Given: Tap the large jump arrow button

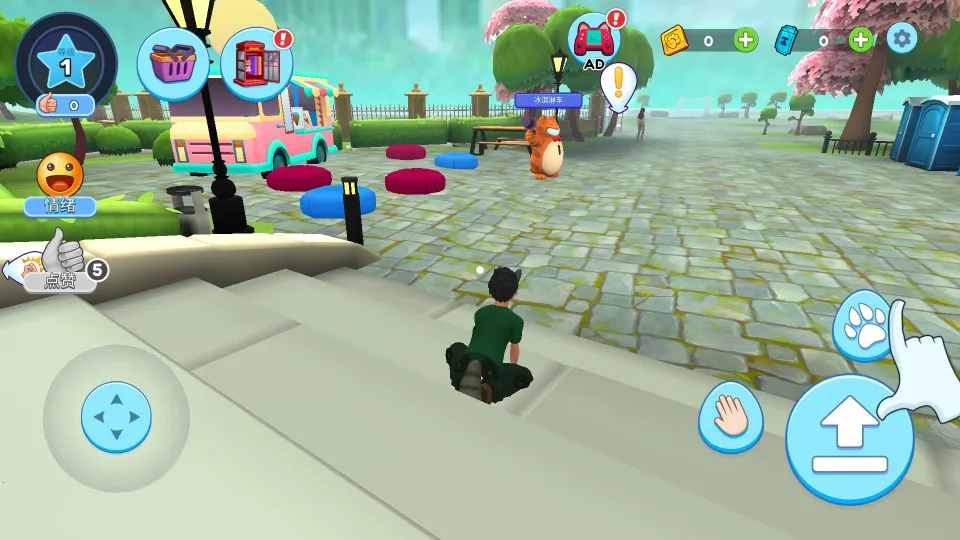Looking at the screenshot, I should [849, 439].
